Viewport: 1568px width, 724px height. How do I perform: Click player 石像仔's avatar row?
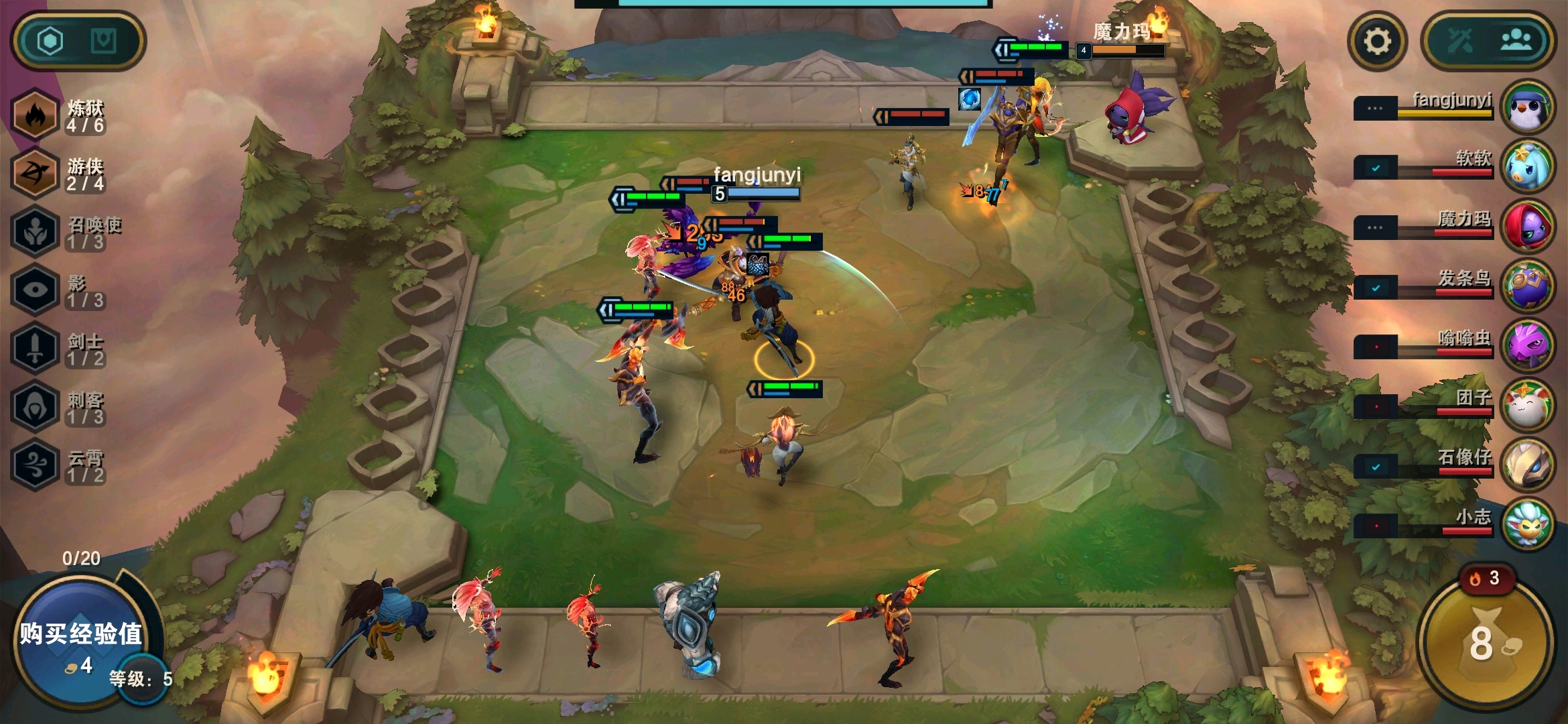coord(1526,465)
